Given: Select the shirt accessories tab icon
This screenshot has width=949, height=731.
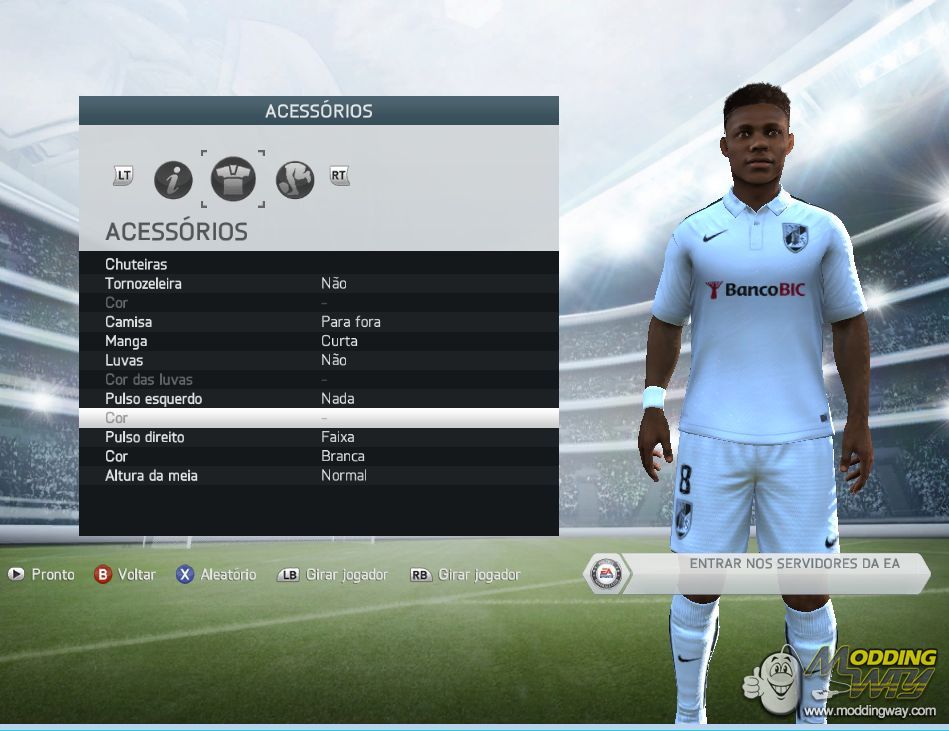Looking at the screenshot, I should point(233,180).
